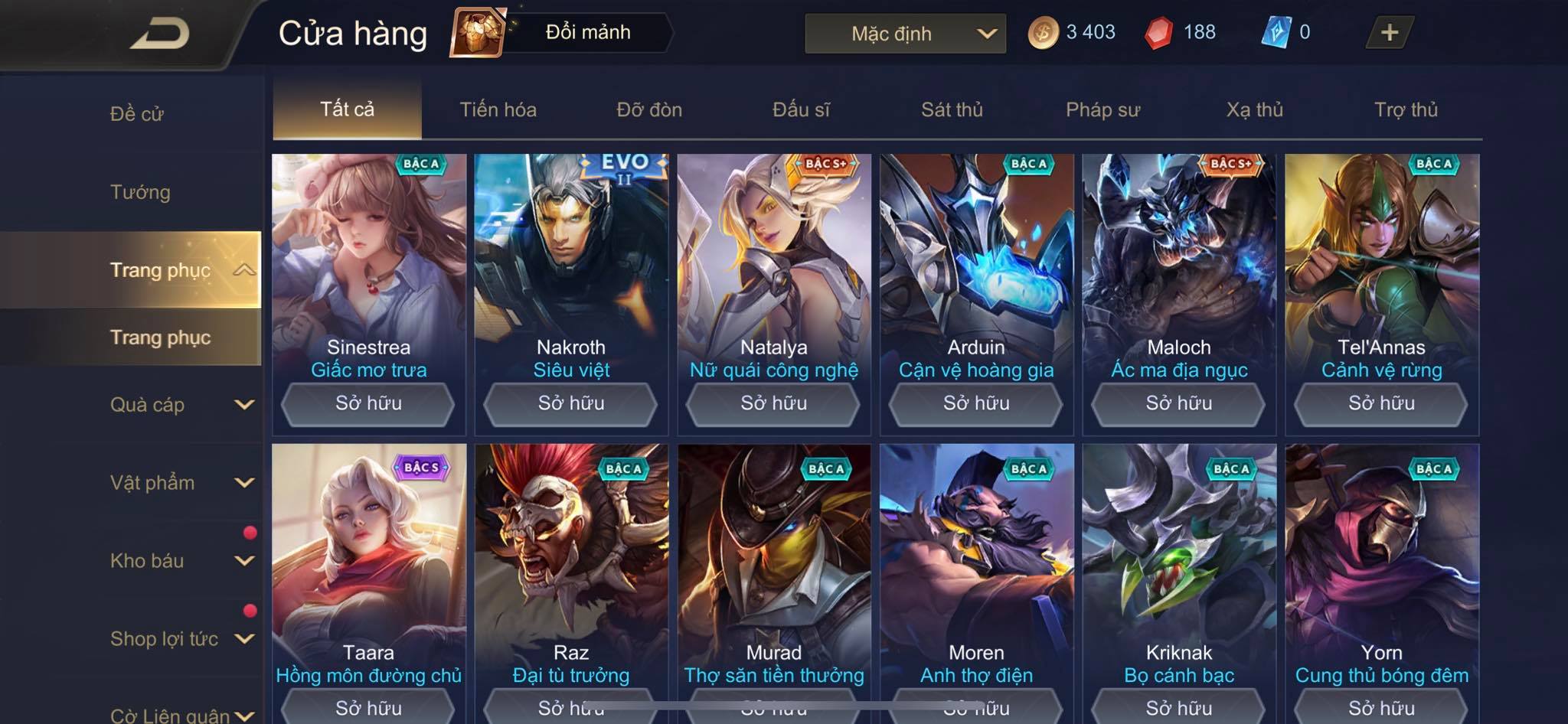Expand the Quà cáp menu
This screenshot has width=1568, height=724.
(x=180, y=405)
